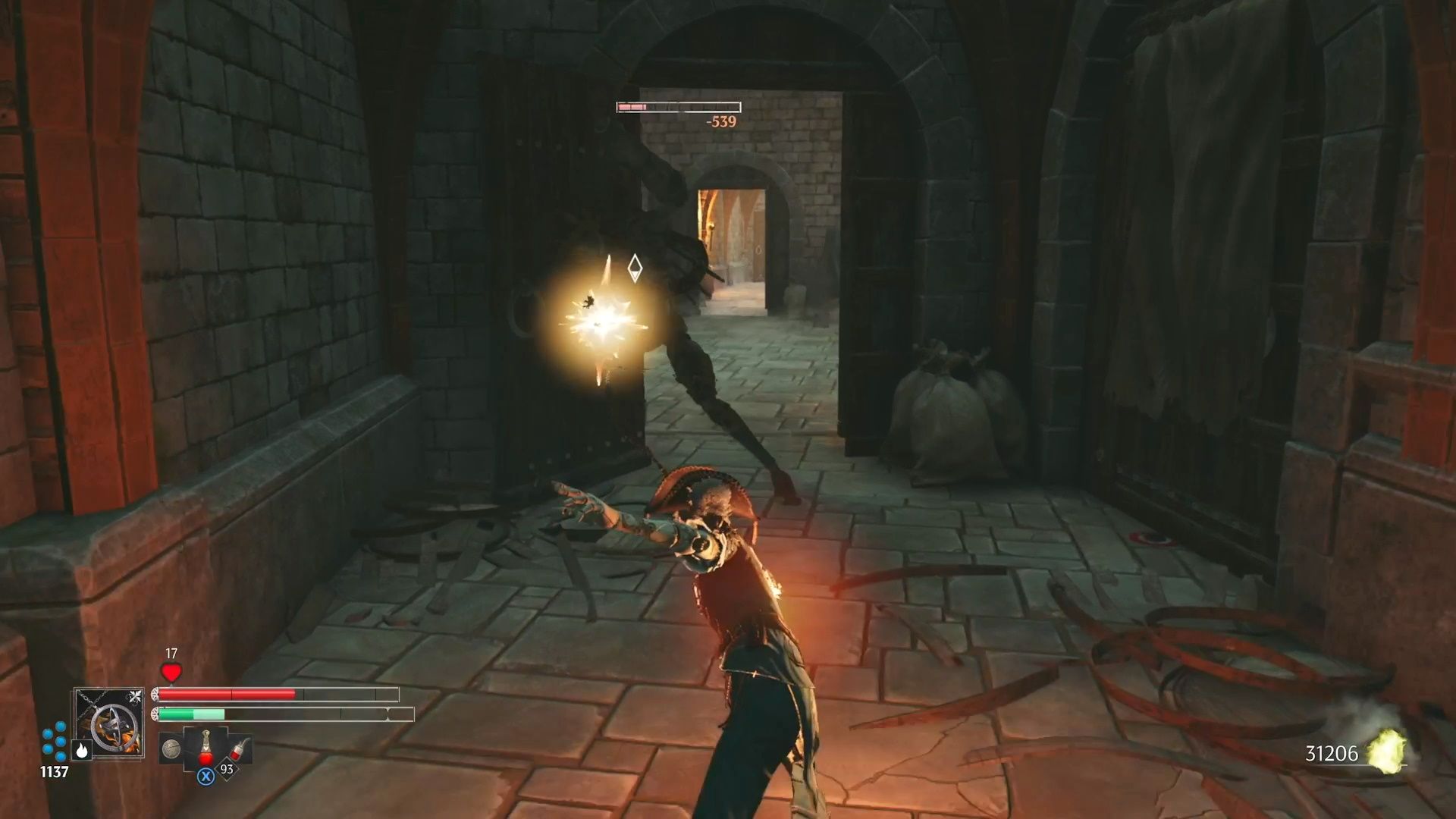Viewport: 1456px width, 819px height.
Task: Click the diamond frame showing the 93 count
Action: tap(226, 769)
